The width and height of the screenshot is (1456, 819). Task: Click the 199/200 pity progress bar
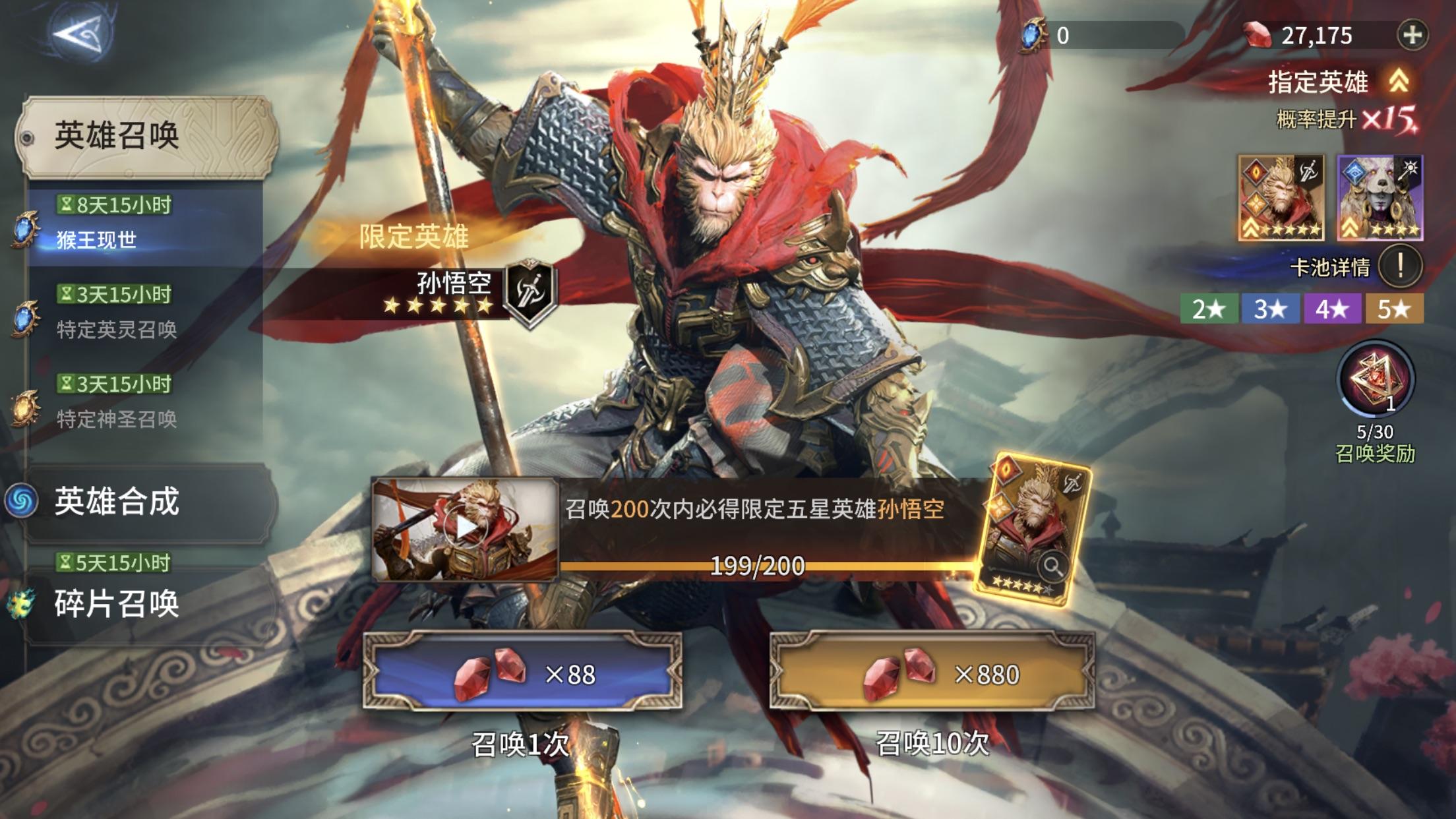click(x=757, y=566)
